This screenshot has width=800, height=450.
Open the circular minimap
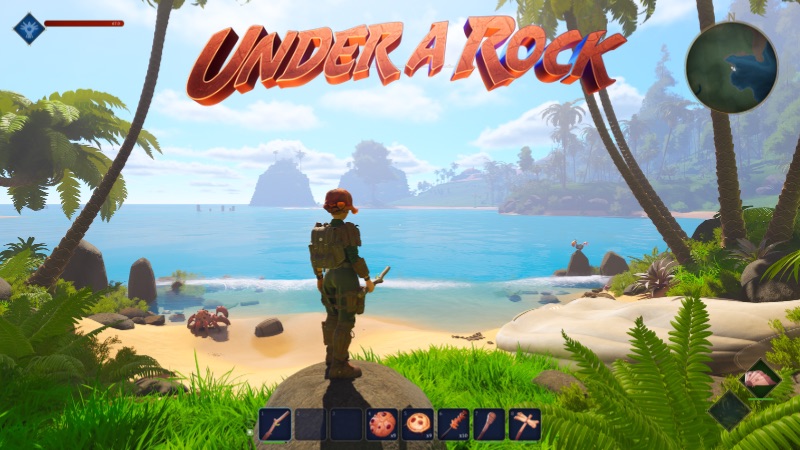pos(731,67)
